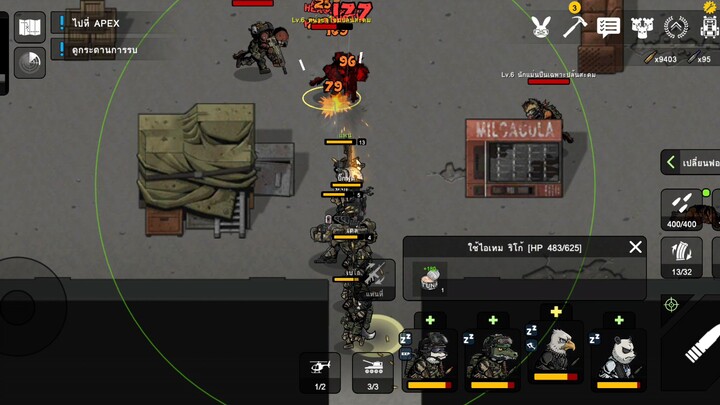Screen dimensions: 720x405
Task: Heal the helmeted soldier with plus button
Action: pos(430,320)
